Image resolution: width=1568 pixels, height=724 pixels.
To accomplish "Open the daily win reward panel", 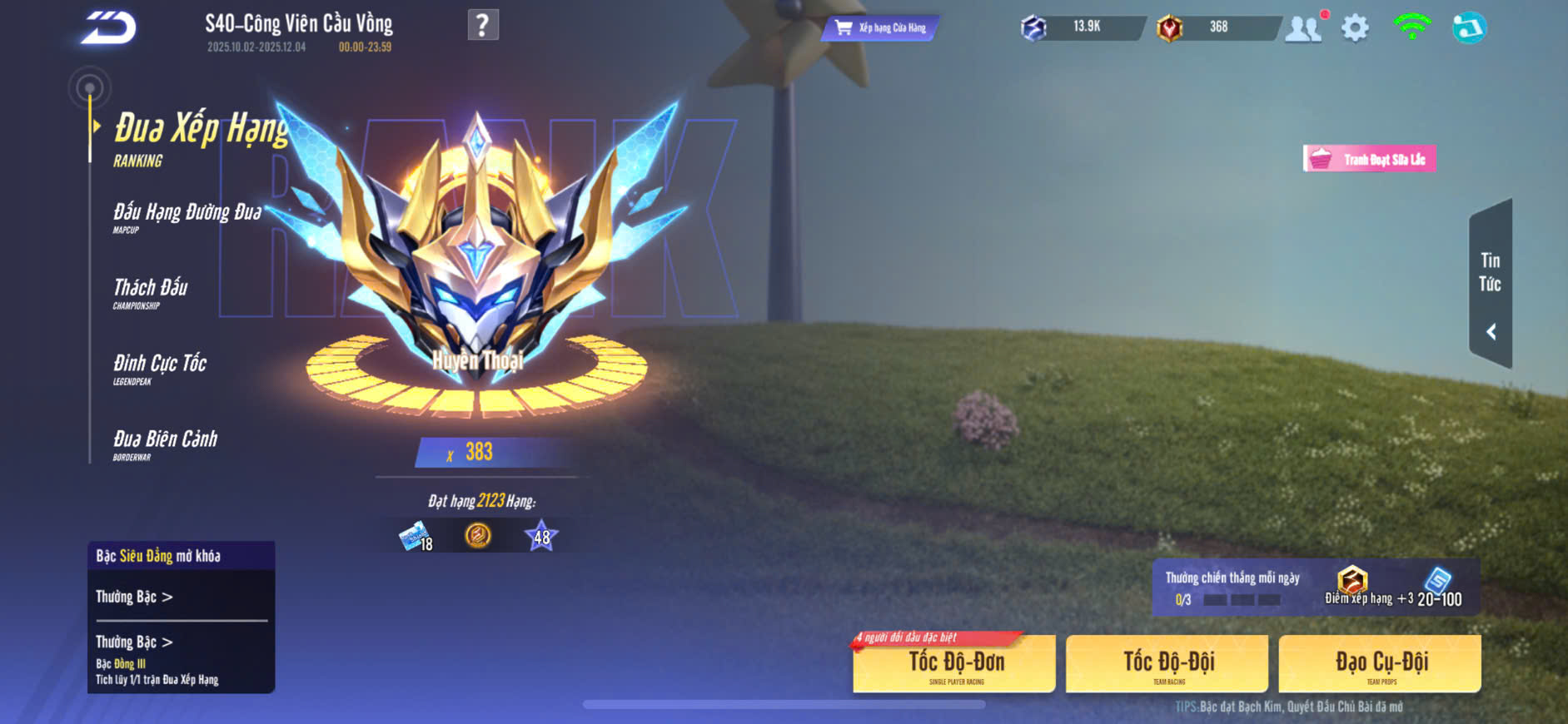I will pos(1315,588).
